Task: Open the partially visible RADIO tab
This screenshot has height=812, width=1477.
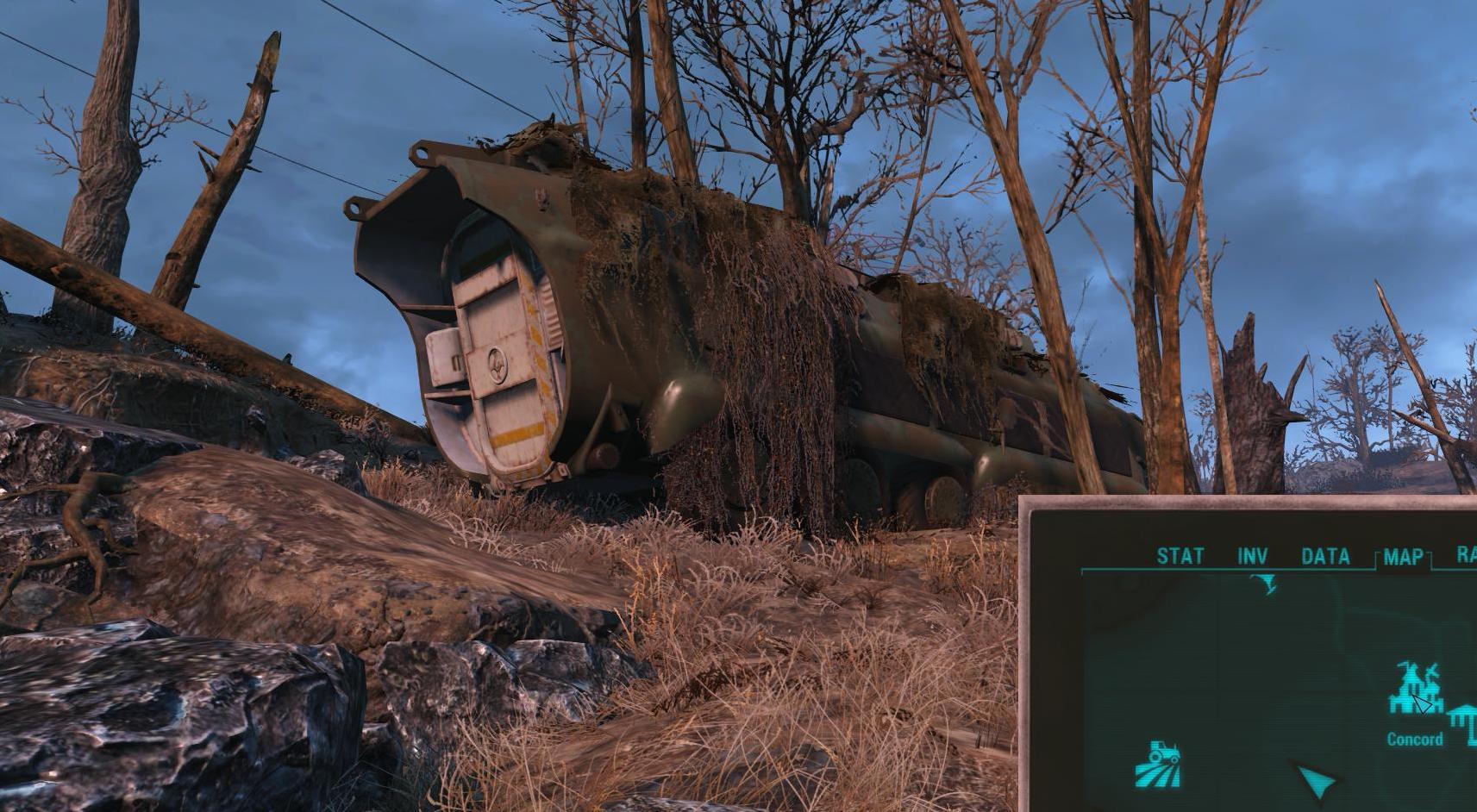Action: [x=1466, y=555]
